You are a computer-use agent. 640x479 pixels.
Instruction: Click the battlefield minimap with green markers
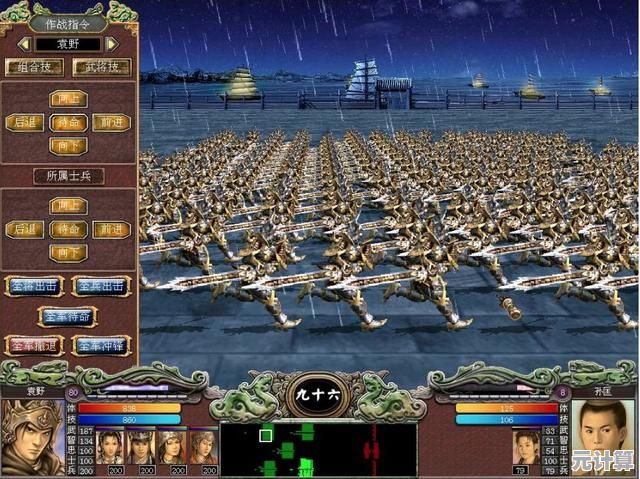coord(318,449)
